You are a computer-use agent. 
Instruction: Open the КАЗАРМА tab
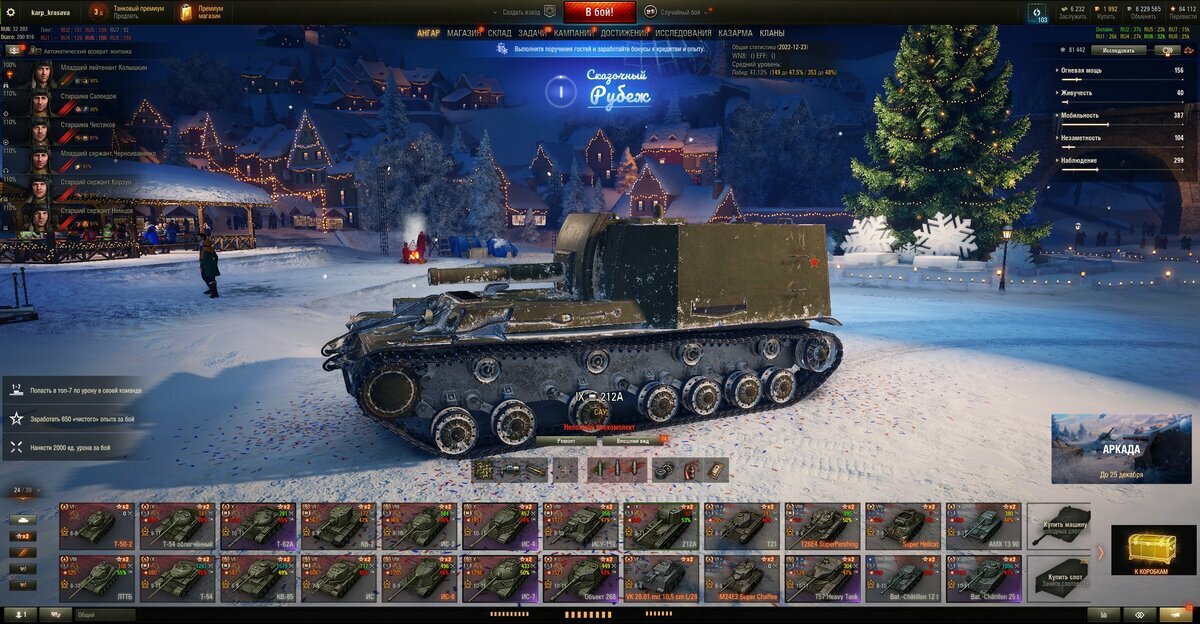tap(736, 33)
